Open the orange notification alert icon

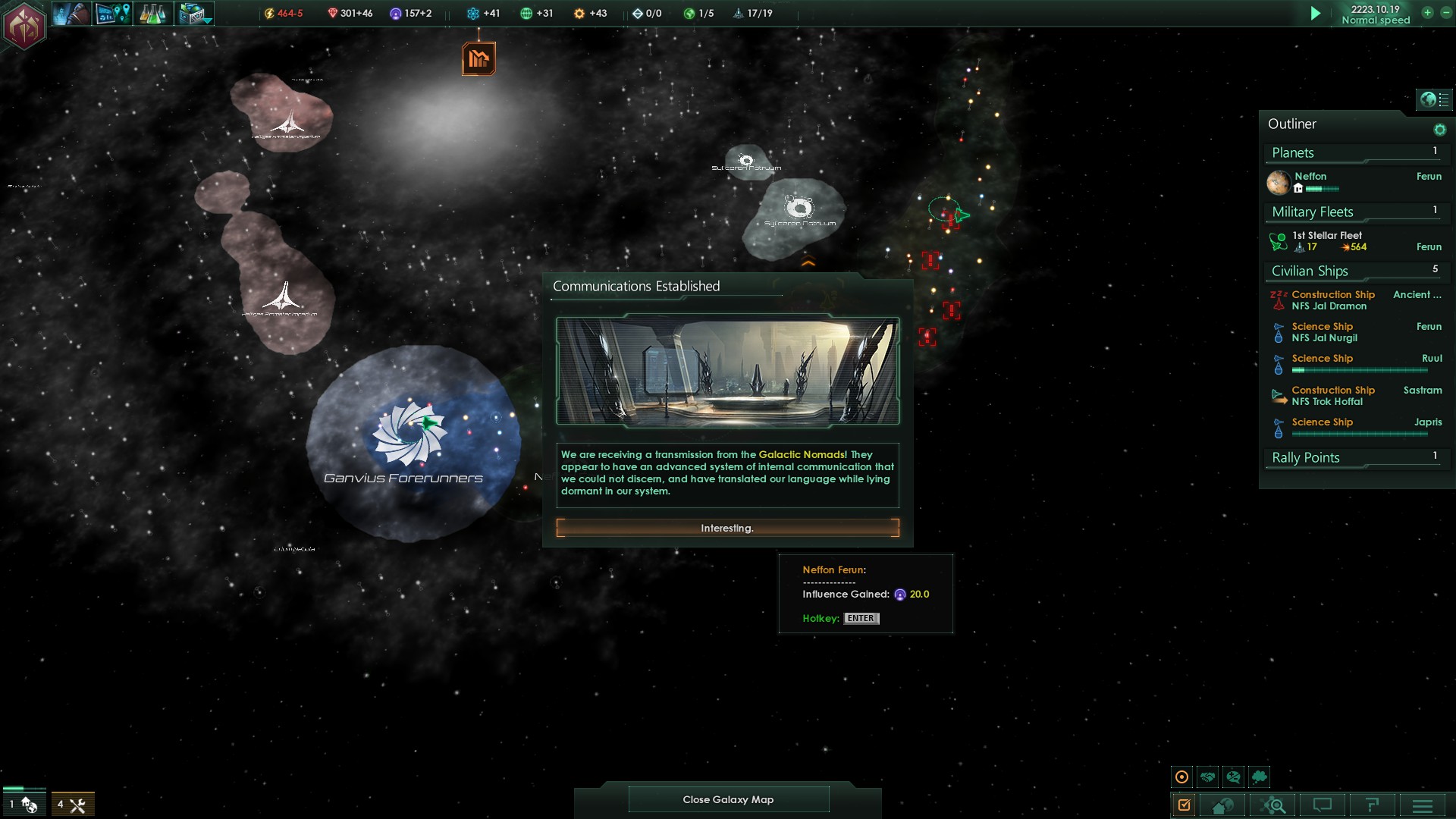pyautogui.click(x=479, y=58)
